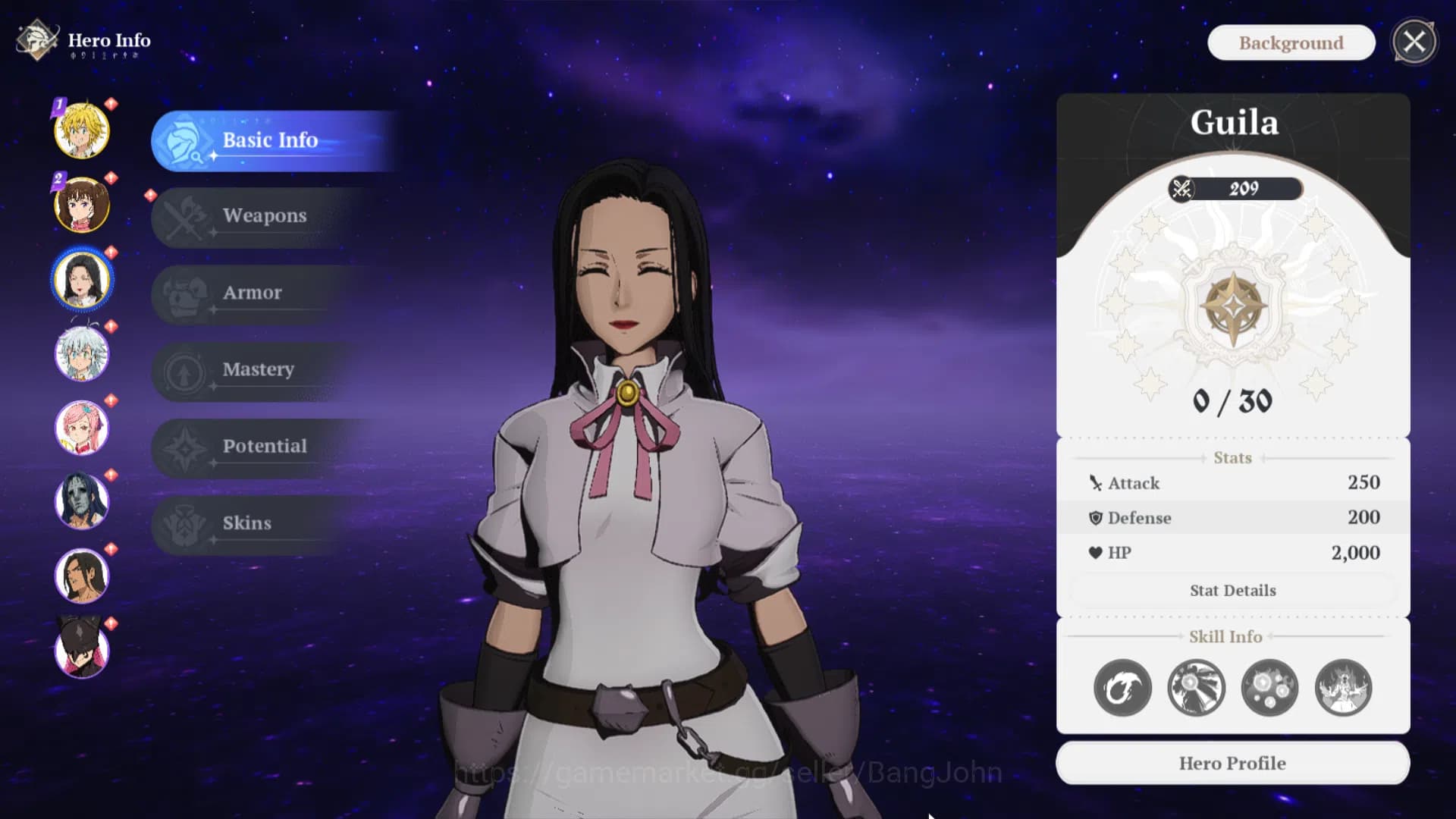Viewport: 1456px width, 819px height.
Task: Switch to the Basic Info tab
Action: click(x=269, y=140)
